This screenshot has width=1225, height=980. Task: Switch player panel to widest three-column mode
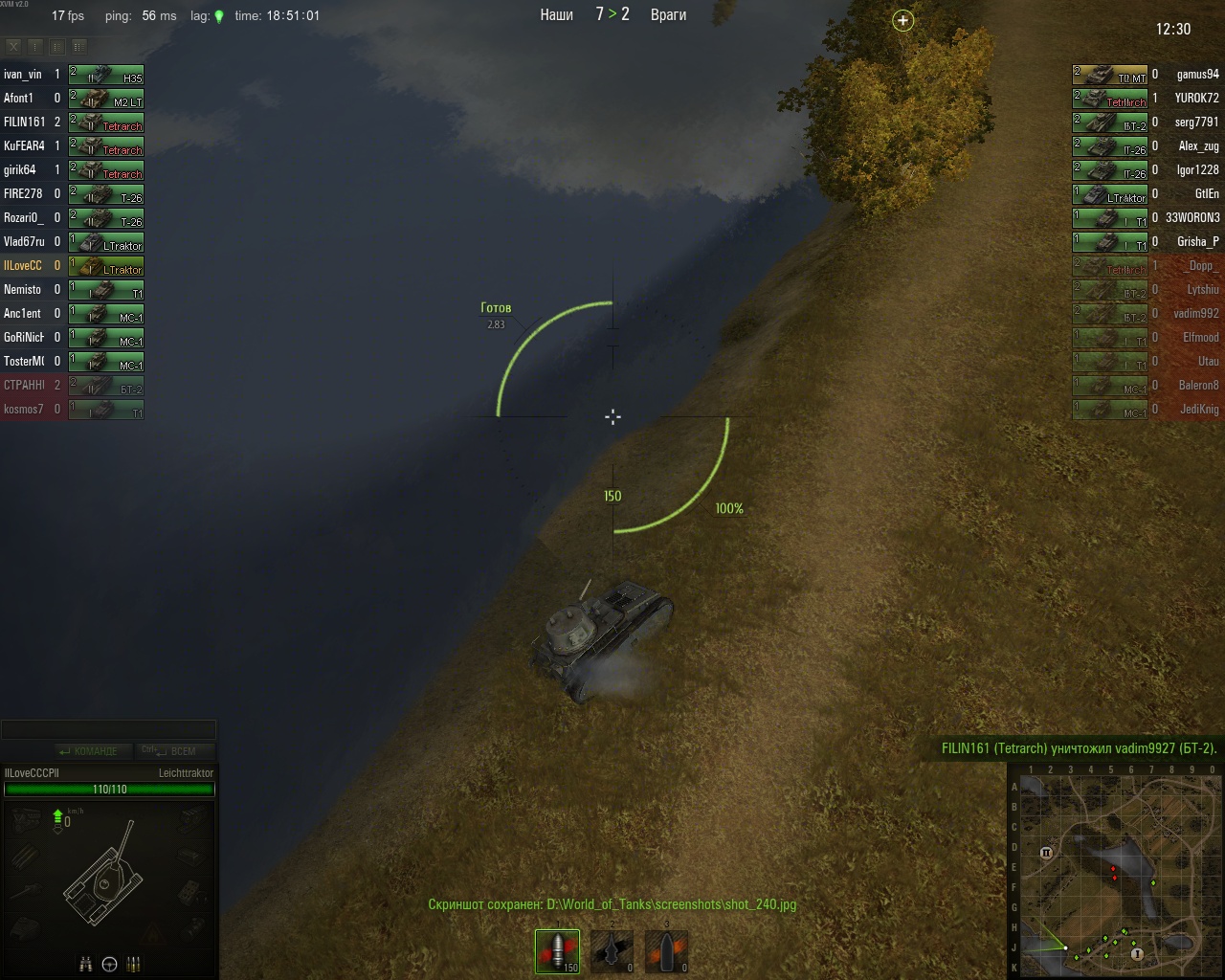78,46
